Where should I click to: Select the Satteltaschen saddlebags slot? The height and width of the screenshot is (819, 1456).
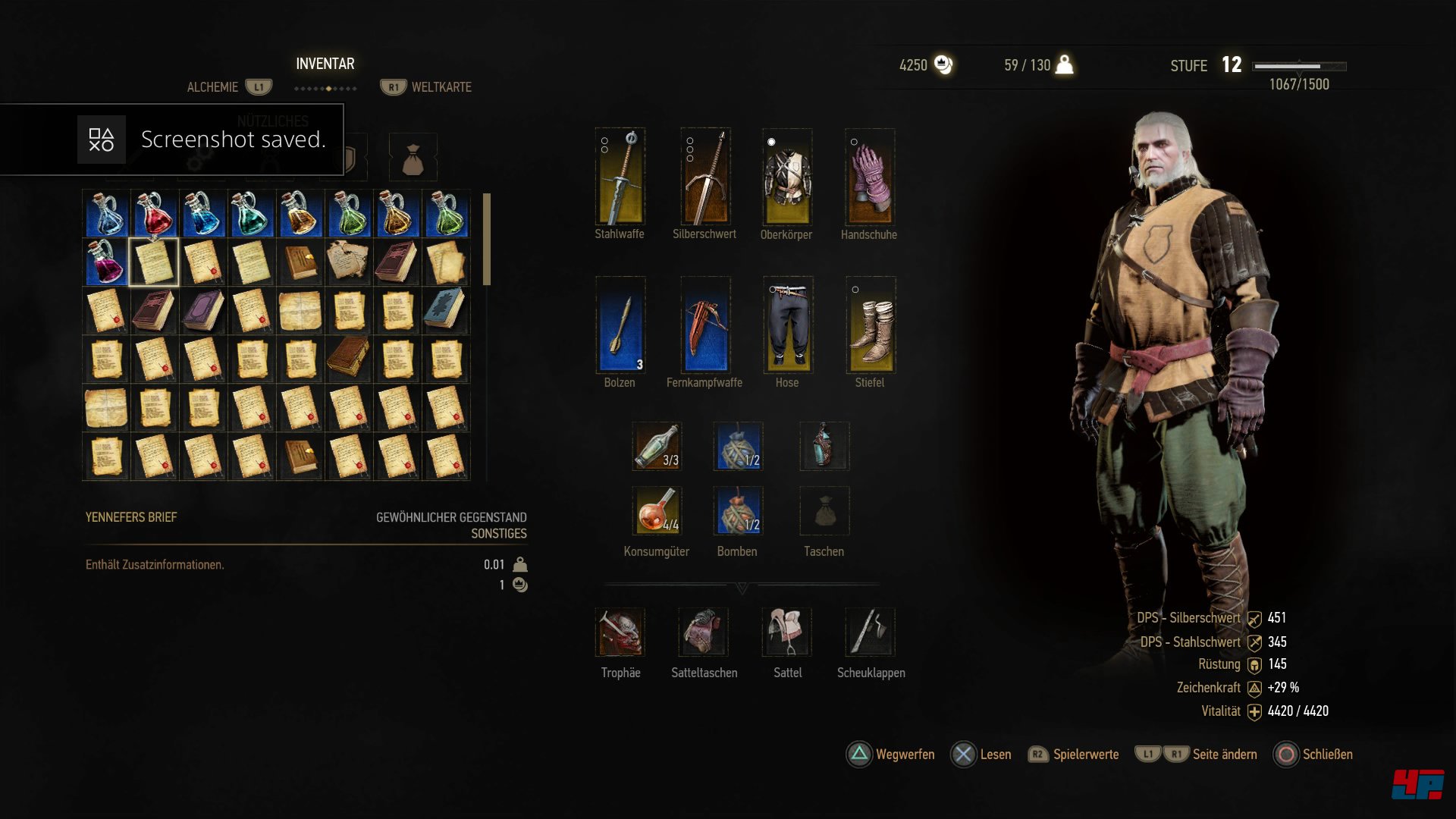704,632
